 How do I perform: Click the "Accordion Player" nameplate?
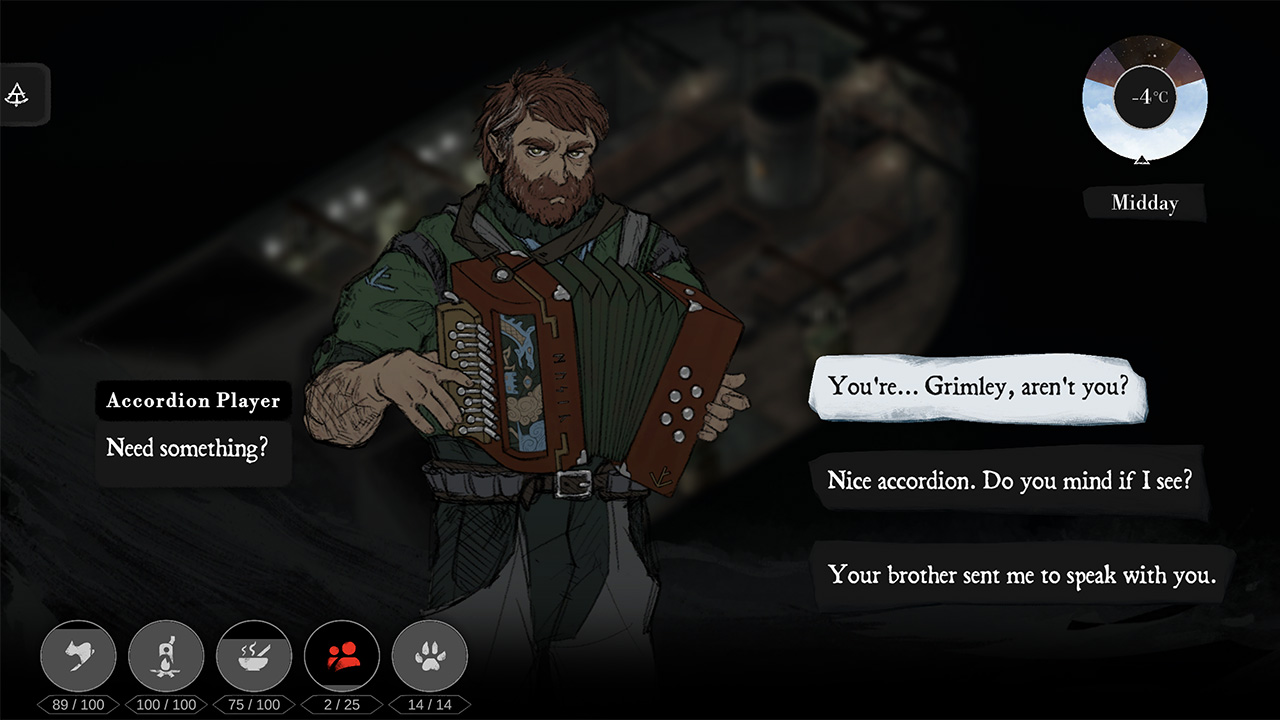pos(193,400)
